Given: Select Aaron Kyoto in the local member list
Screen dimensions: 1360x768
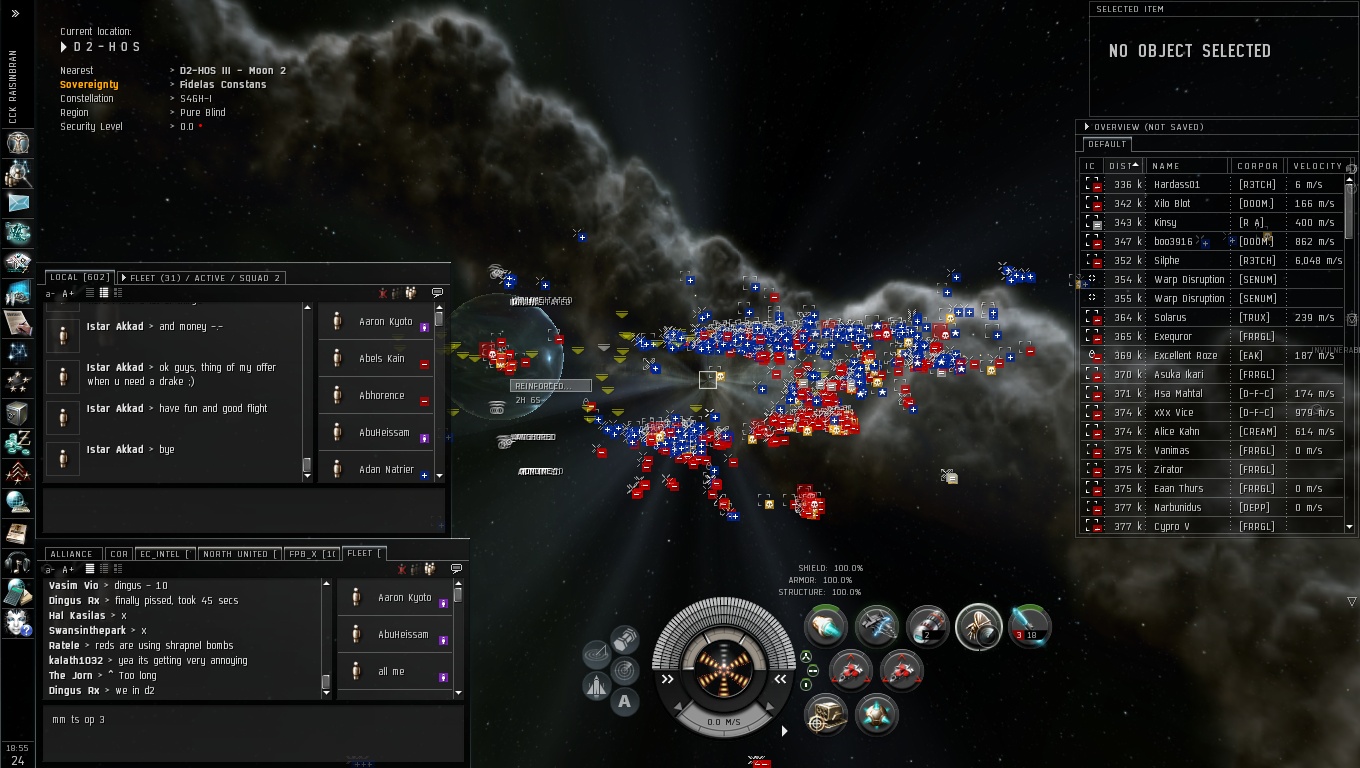Looking at the screenshot, I should coord(385,322).
